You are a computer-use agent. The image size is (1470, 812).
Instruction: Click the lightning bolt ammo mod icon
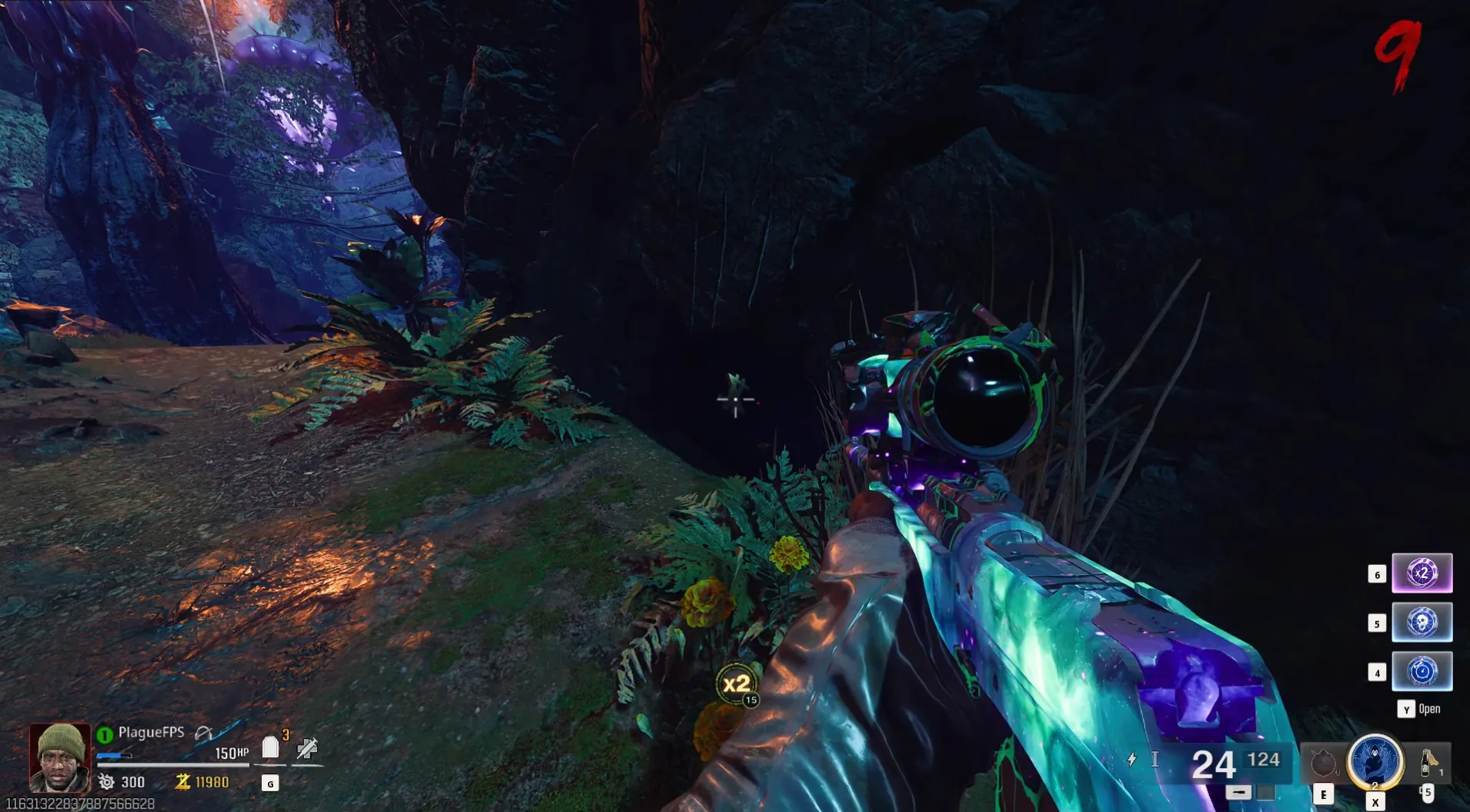(x=1131, y=760)
